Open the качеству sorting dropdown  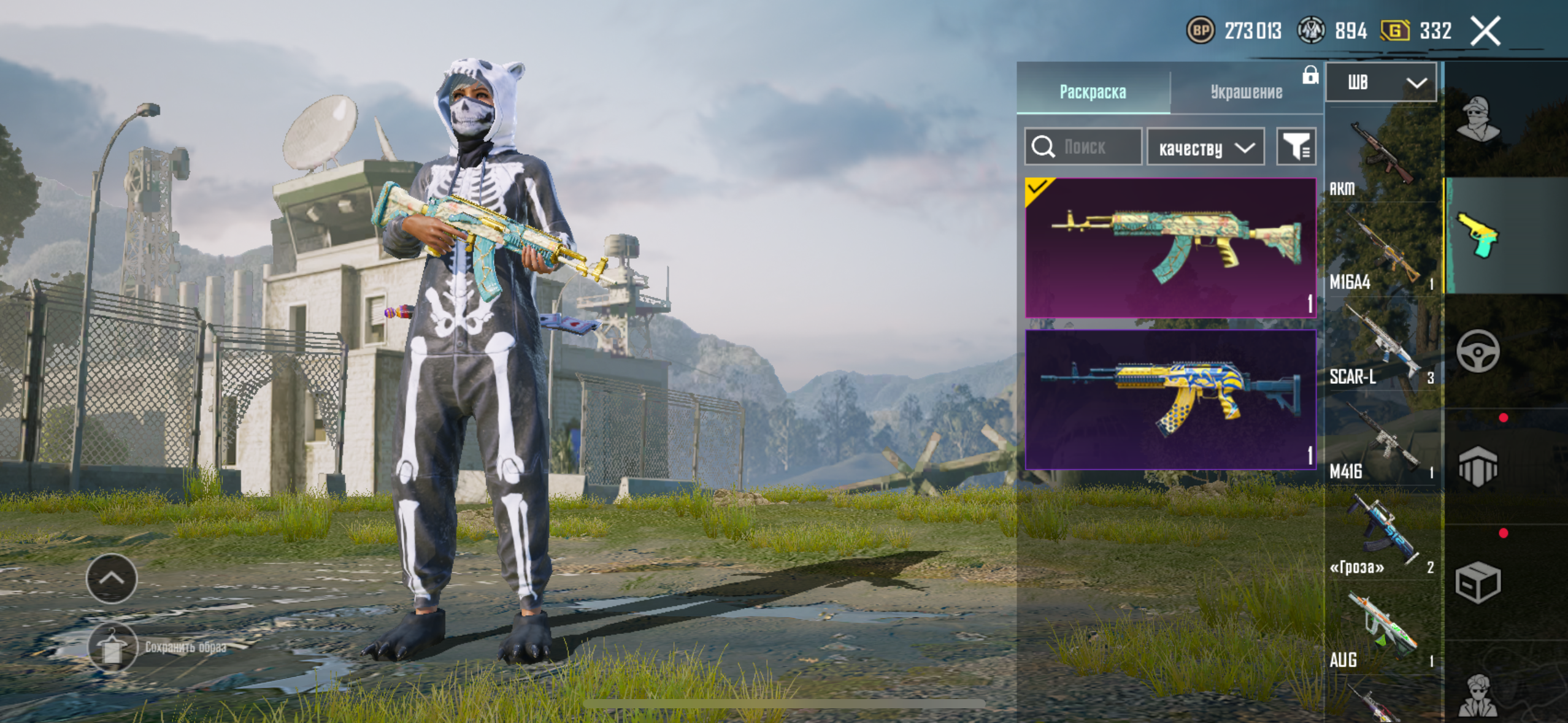1205,148
